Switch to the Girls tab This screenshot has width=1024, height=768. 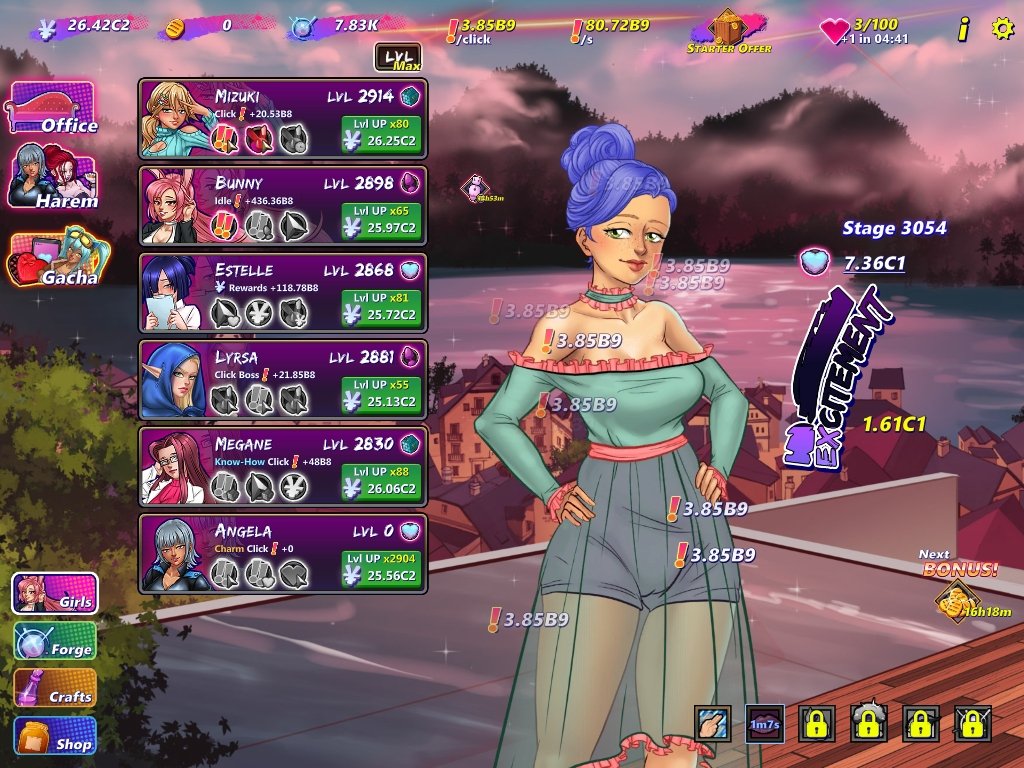(55, 594)
